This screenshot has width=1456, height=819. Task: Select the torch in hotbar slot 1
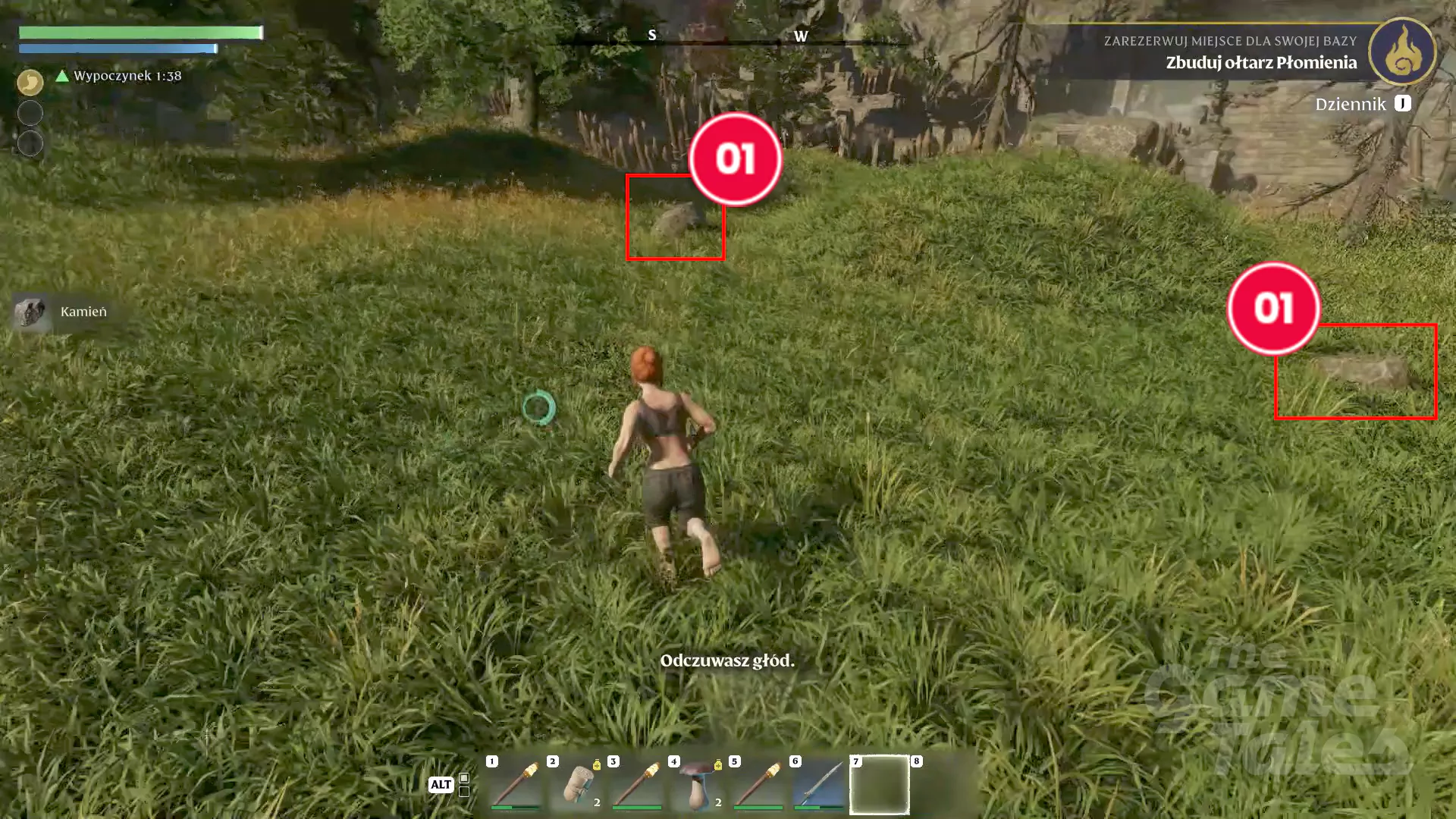click(x=516, y=784)
